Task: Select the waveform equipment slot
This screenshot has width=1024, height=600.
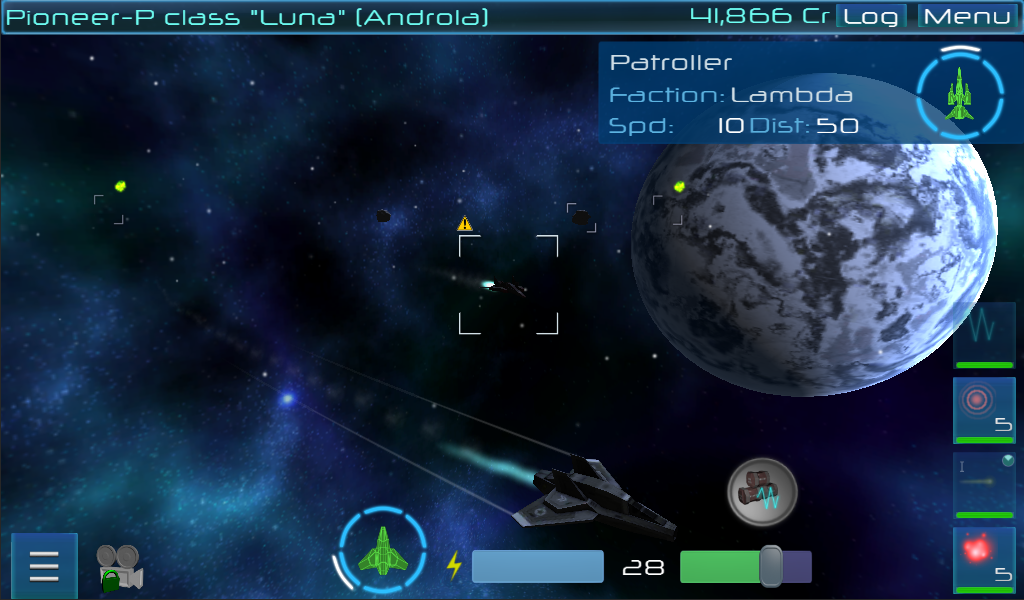Action: coord(984,336)
